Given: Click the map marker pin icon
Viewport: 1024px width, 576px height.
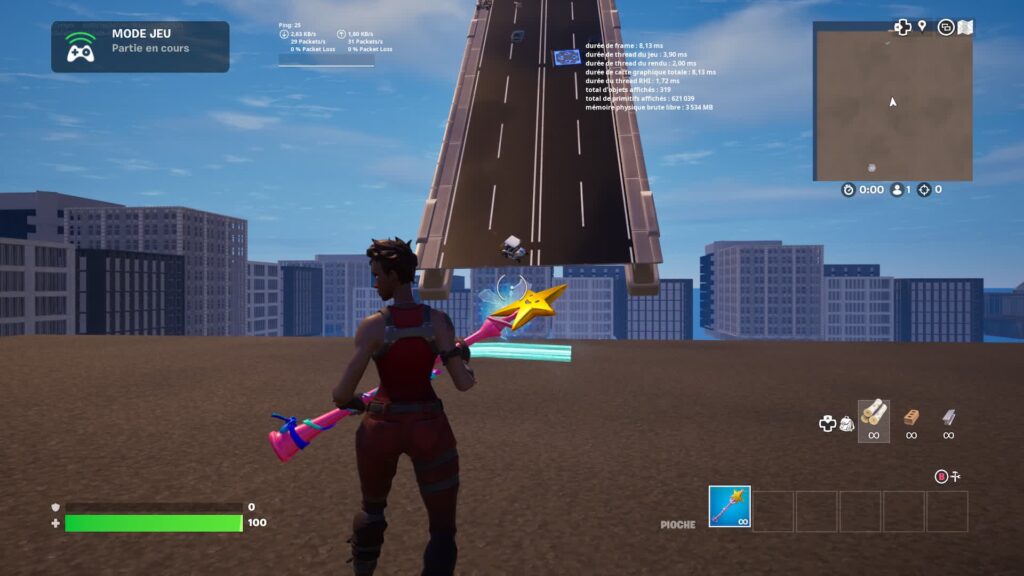Looking at the screenshot, I should 922,26.
